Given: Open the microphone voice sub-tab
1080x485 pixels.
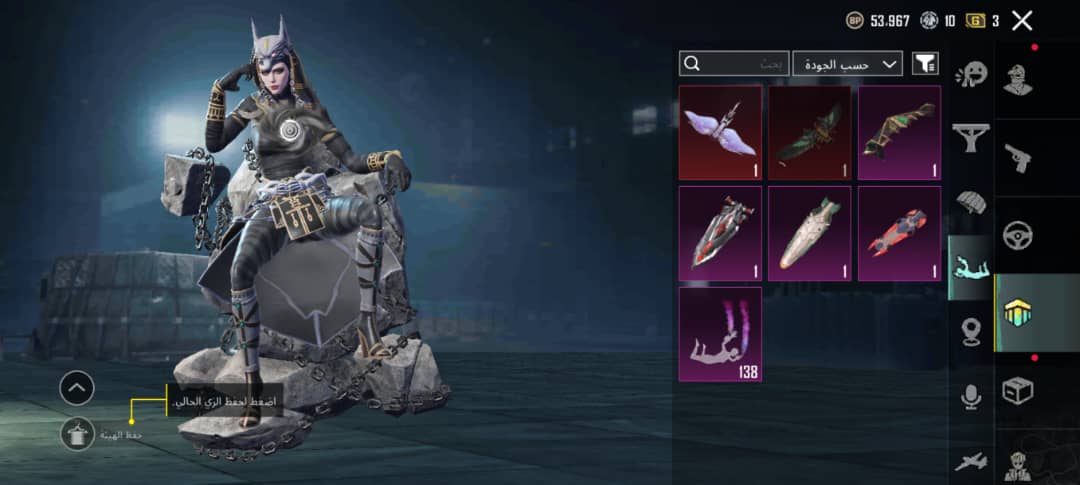Looking at the screenshot, I should [x=970, y=397].
